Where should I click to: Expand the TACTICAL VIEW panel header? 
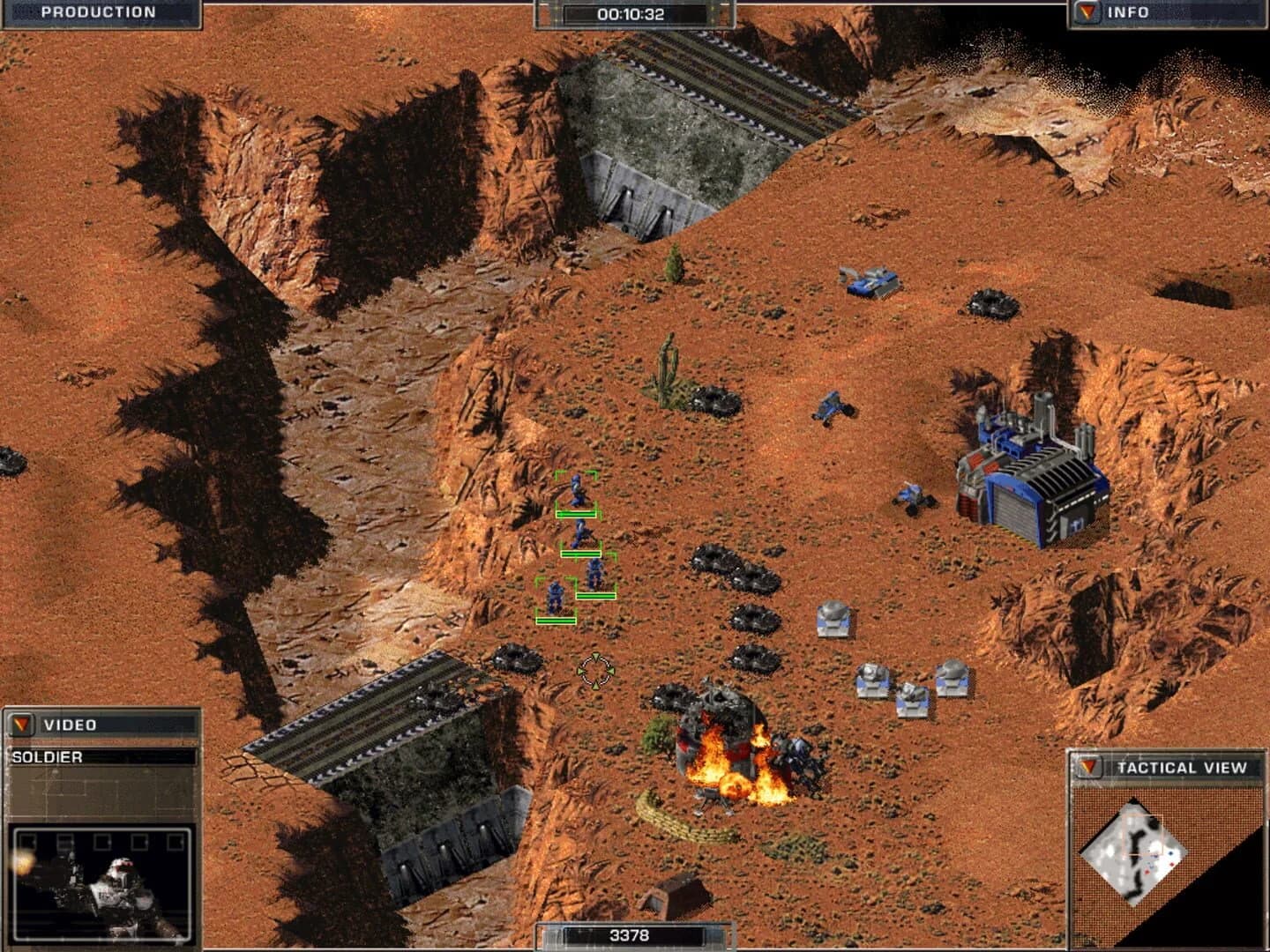(1182, 767)
